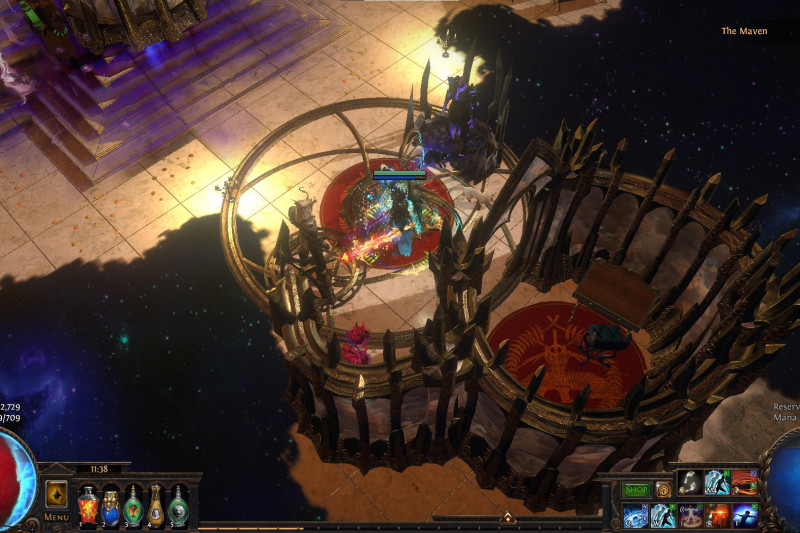This screenshot has width=800, height=533.
Task: Select the footprints move skill
Action: (691, 483)
